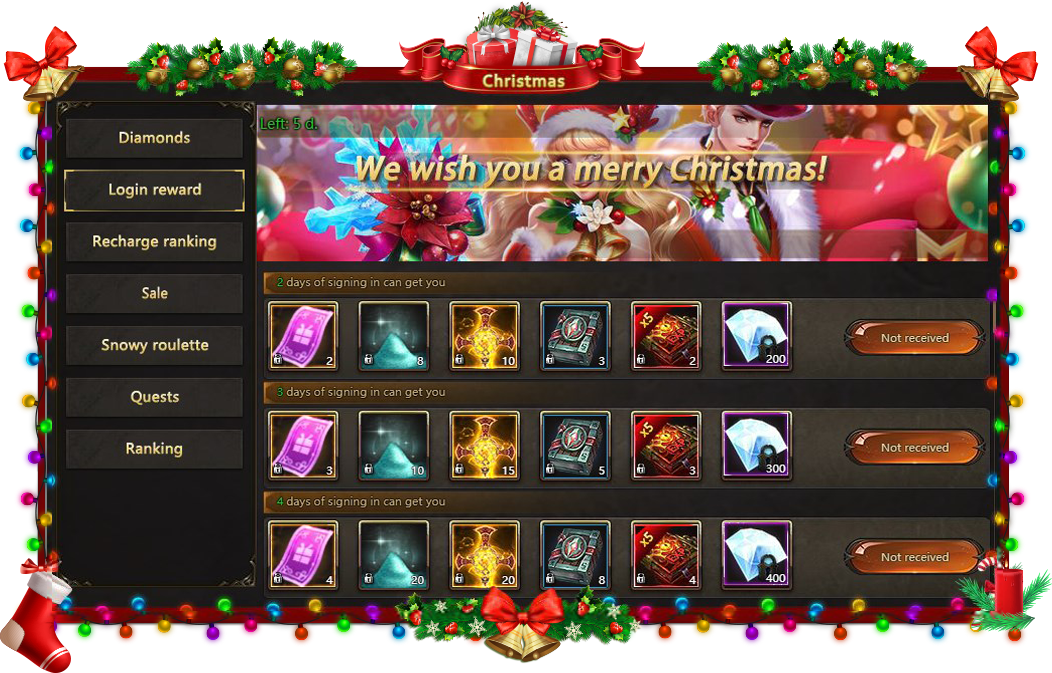1052x673 pixels.
Task: Claim the 4-day sign-in reward button
Action: [x=914, y=557]
